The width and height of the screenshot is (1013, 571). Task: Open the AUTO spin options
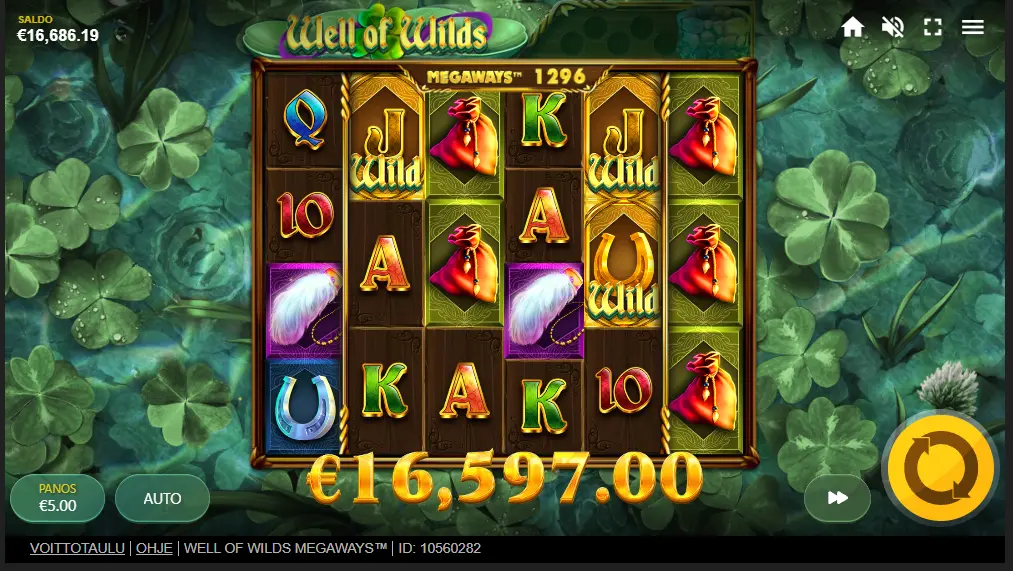[x=162, y=498]
